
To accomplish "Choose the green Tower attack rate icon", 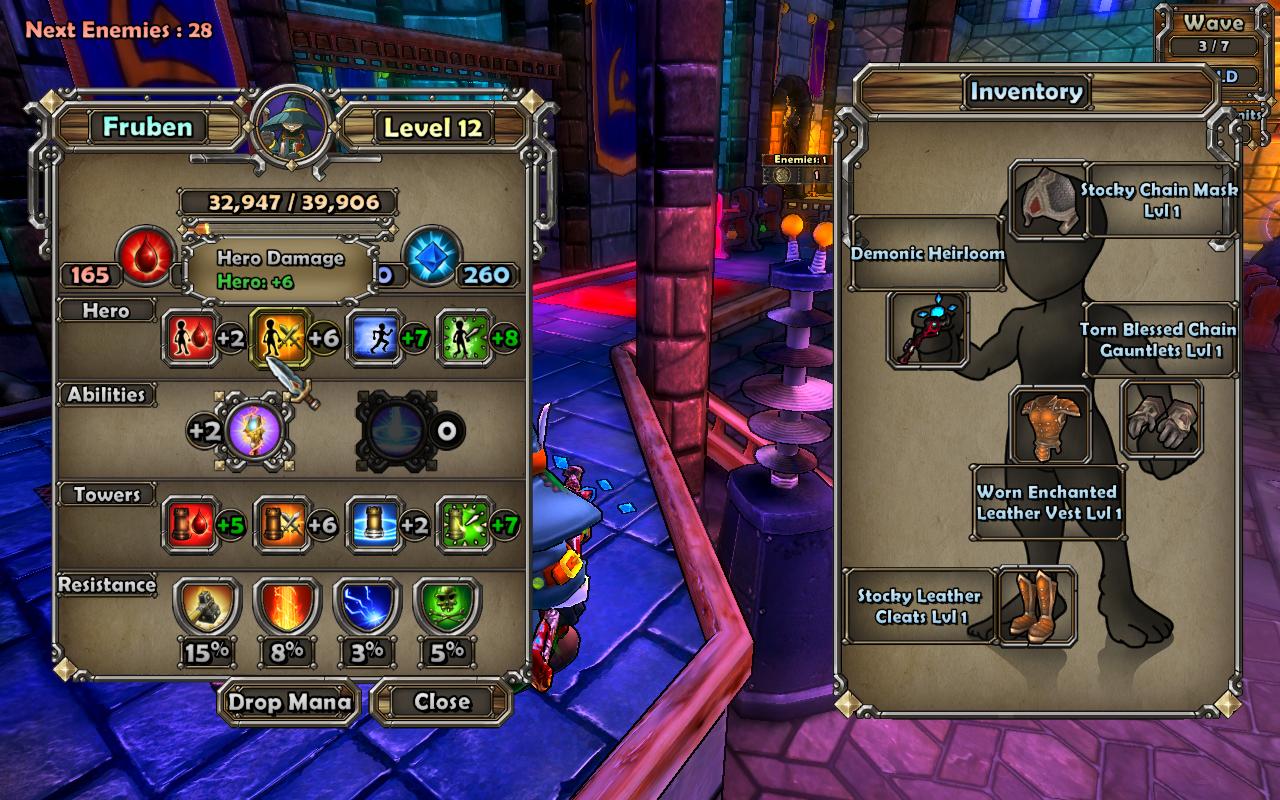I will tap(464, 524).
